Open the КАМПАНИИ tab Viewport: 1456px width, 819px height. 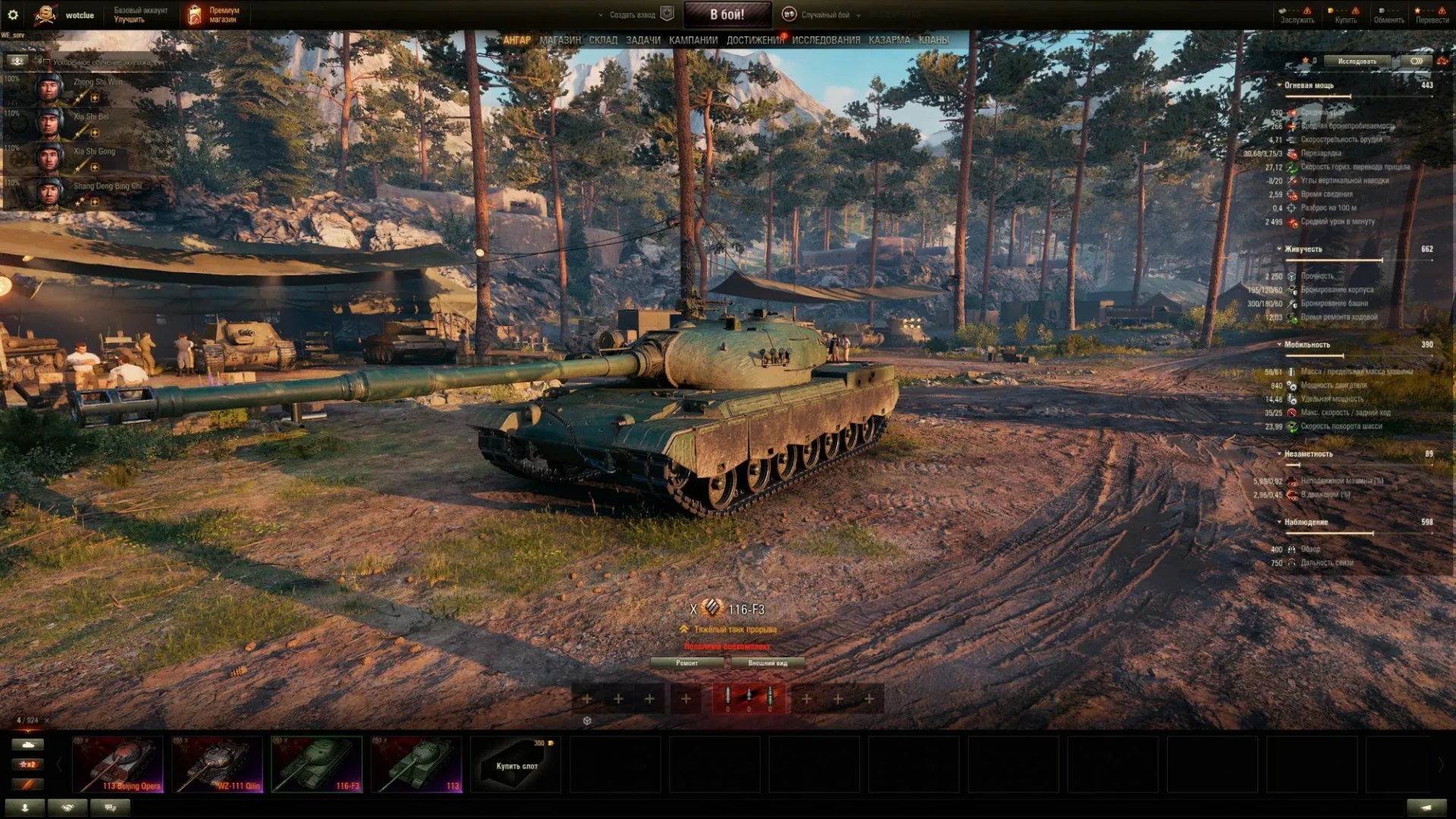point(693,40)
